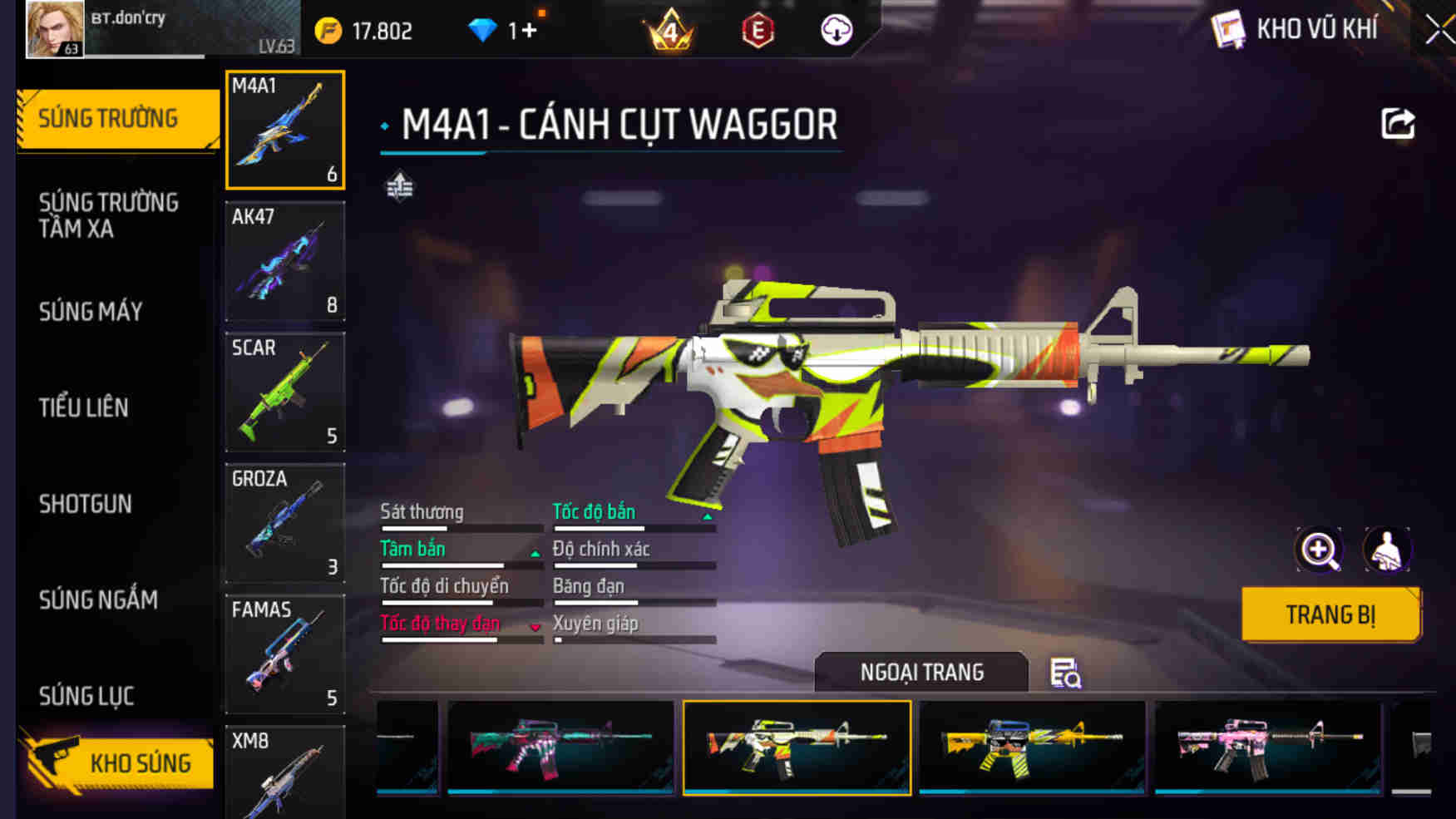Open the SÚNG MÁY category
The image size is (1456, 819).
91,312
